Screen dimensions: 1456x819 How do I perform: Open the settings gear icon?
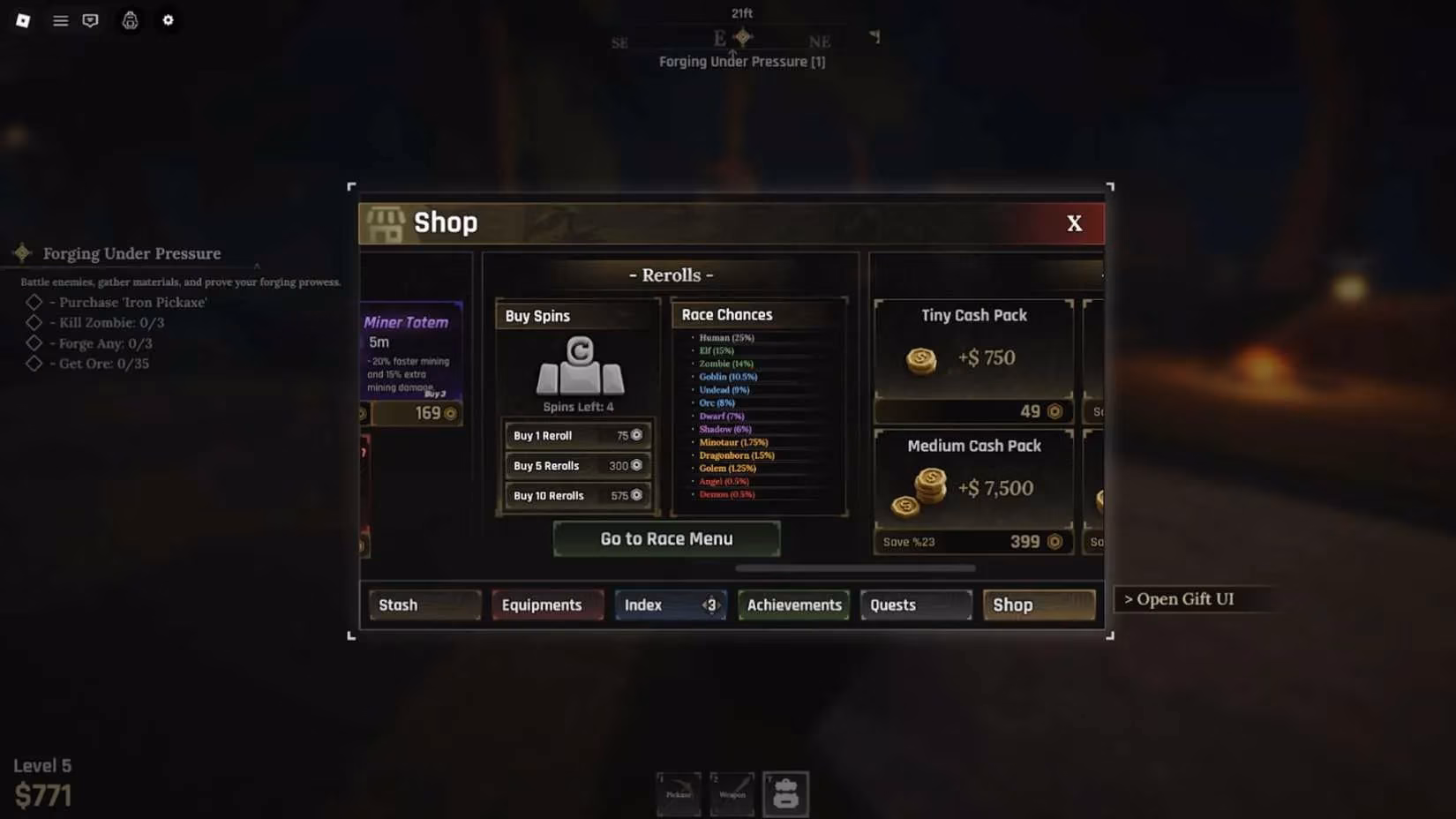tap(168, 20)
